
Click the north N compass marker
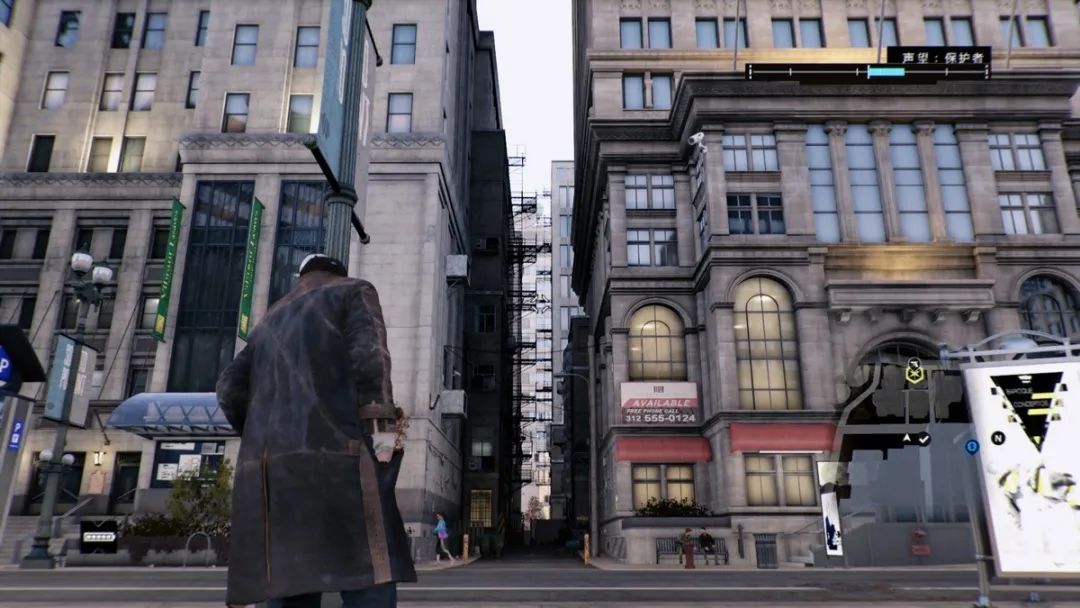tap(997, 438)
